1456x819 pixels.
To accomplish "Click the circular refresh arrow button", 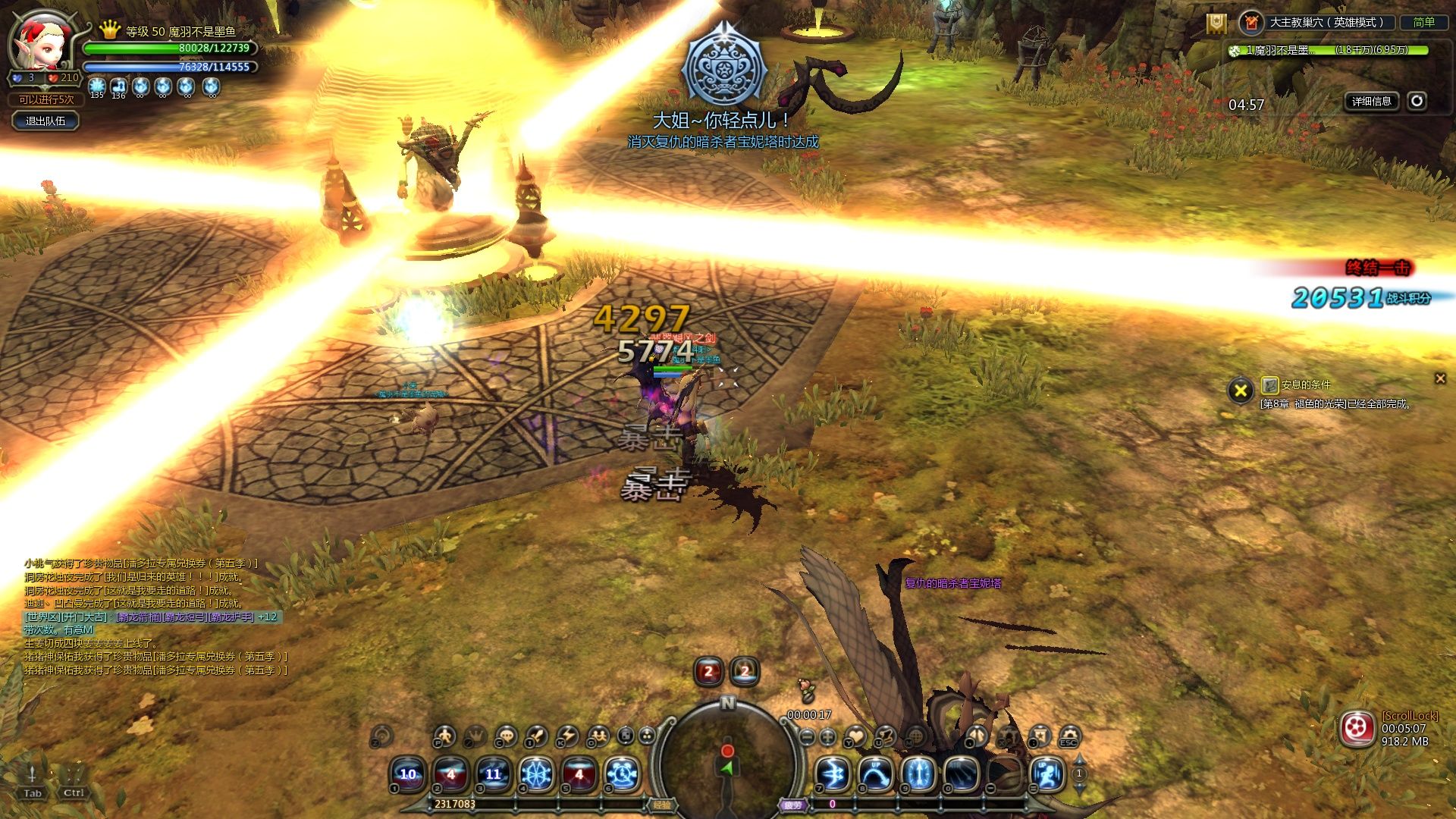I will (1417, 101).
